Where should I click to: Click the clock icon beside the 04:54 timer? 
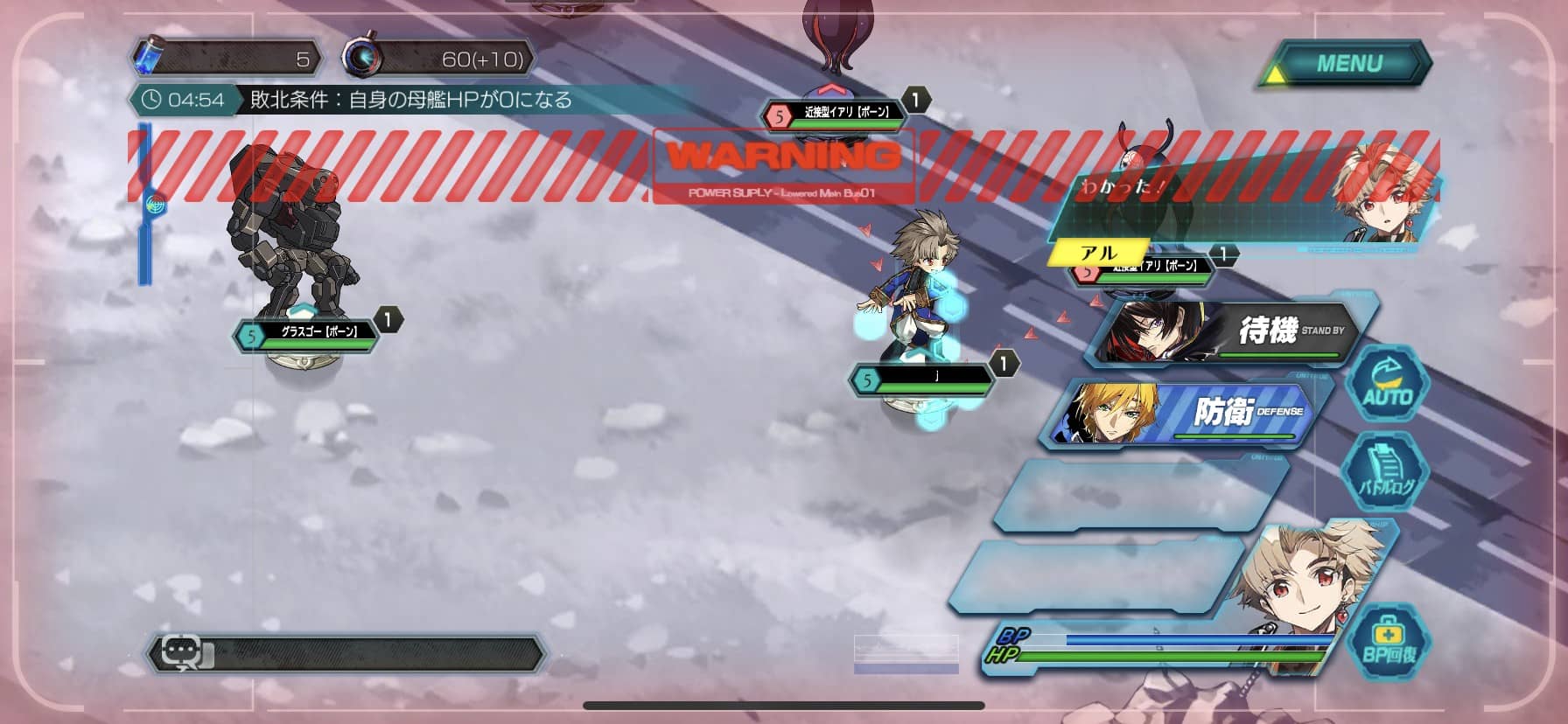153,100
